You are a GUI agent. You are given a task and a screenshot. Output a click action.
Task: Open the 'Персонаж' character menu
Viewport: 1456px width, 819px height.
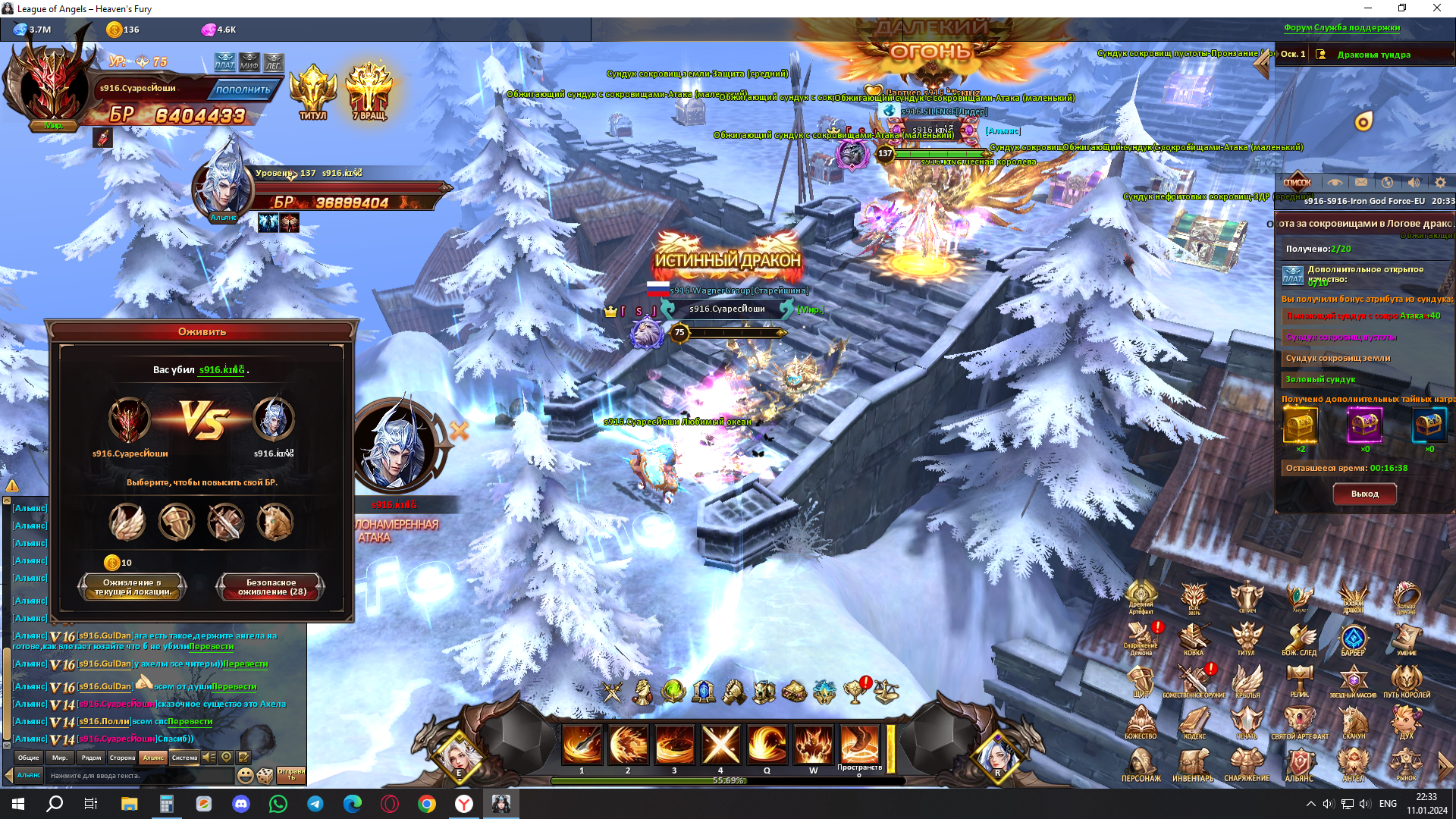coord(1141,764)
